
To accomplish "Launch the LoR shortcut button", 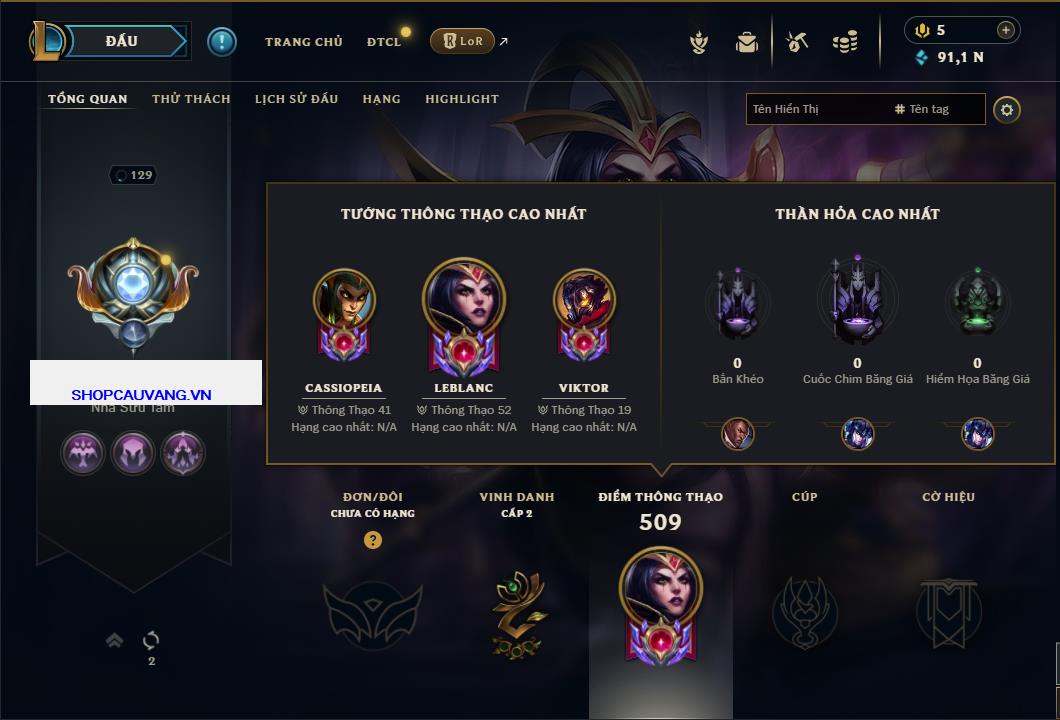I will pyautogui.click(x=462, y=41).
